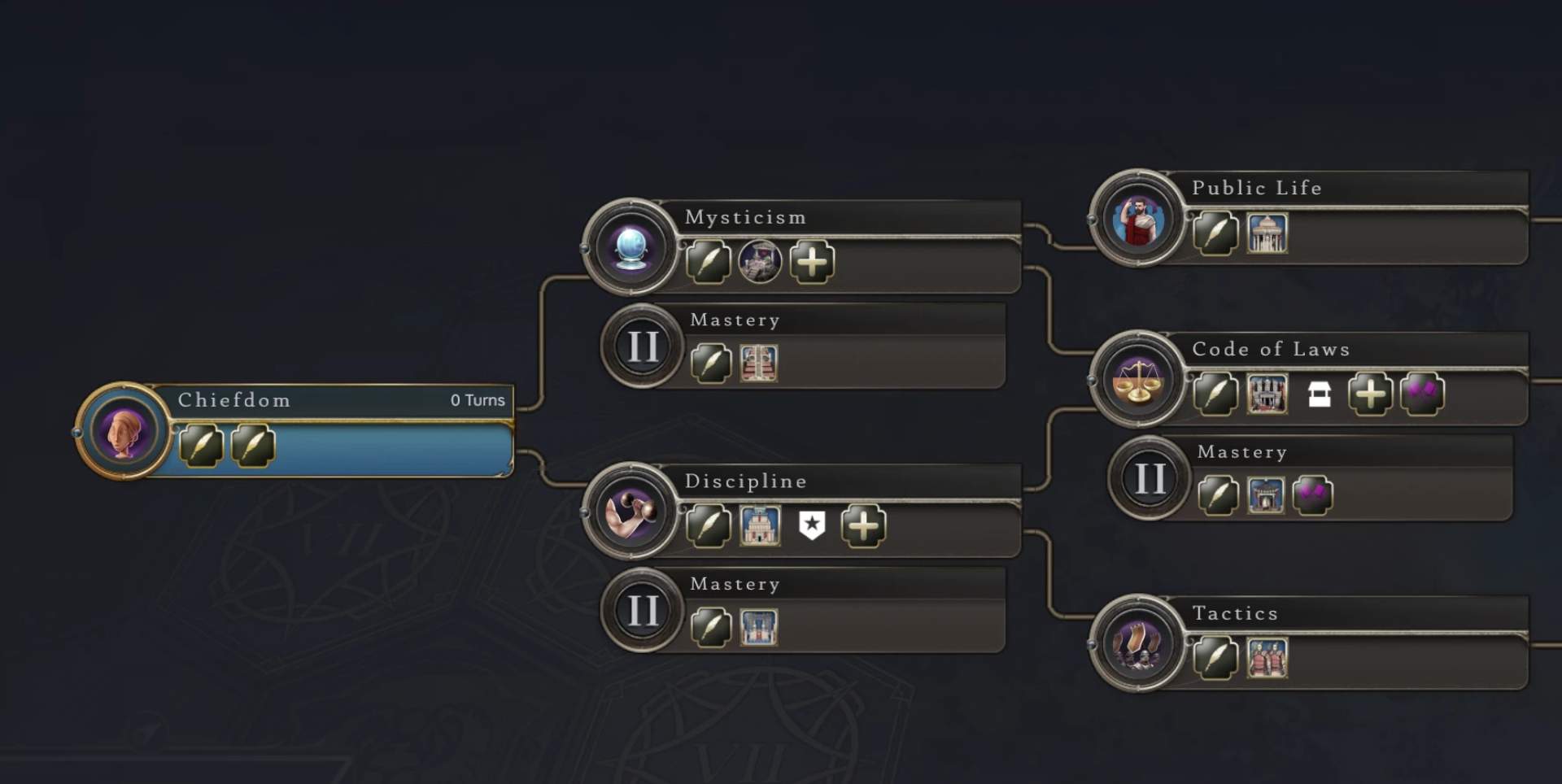
Task: Inspect the merchant stall icon in Code of Laws
Action: [1319, 394]
